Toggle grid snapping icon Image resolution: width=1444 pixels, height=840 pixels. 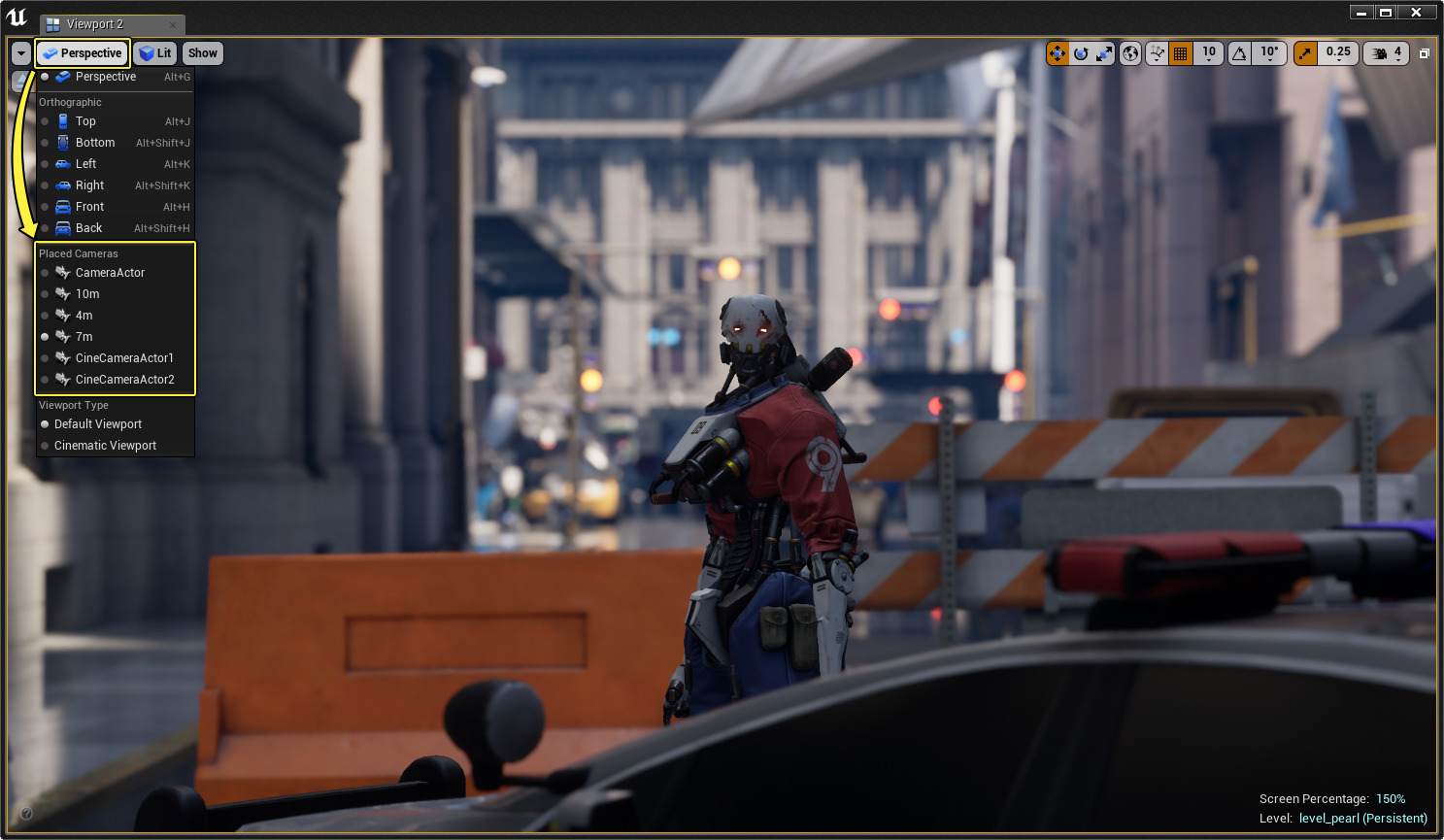[1179, 53]
